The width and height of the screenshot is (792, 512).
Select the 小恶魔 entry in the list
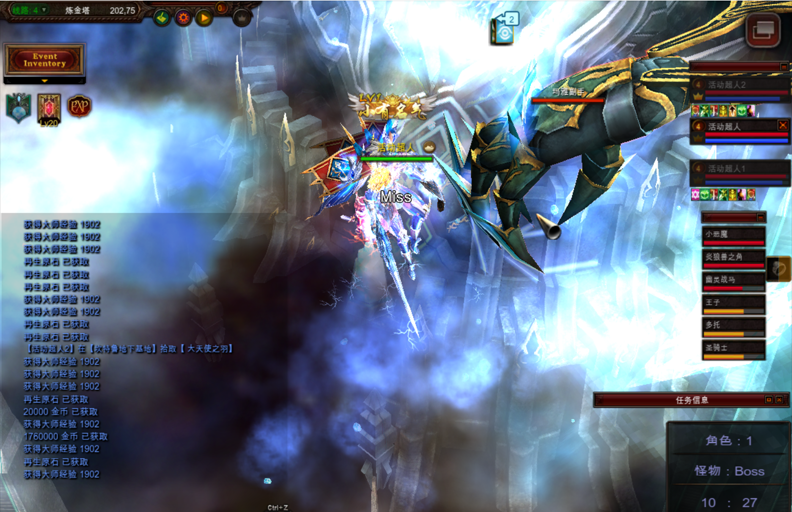pyautogui.click(x=734, y=235)
